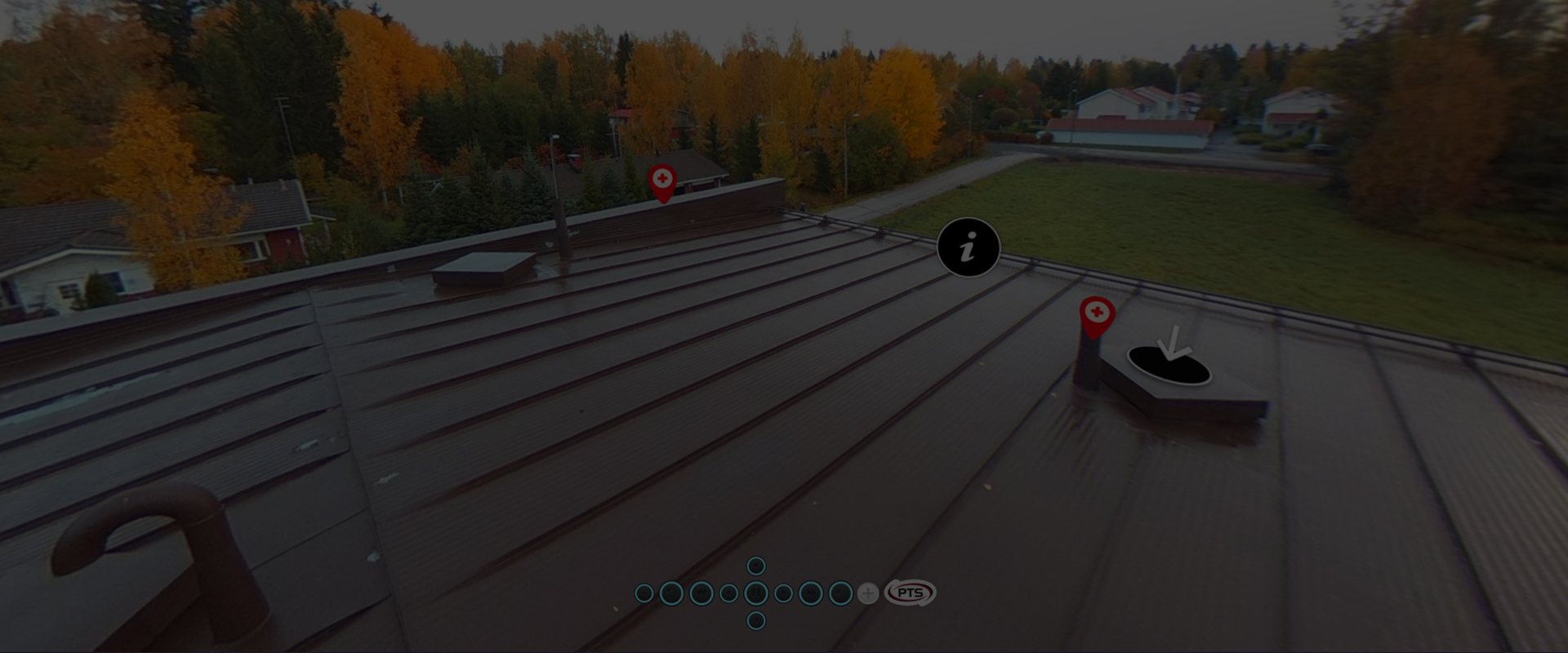Viewport: 1568px width, 653px height.
Task: Pause the panorama auto-rotation
Action: pos(756,593)
